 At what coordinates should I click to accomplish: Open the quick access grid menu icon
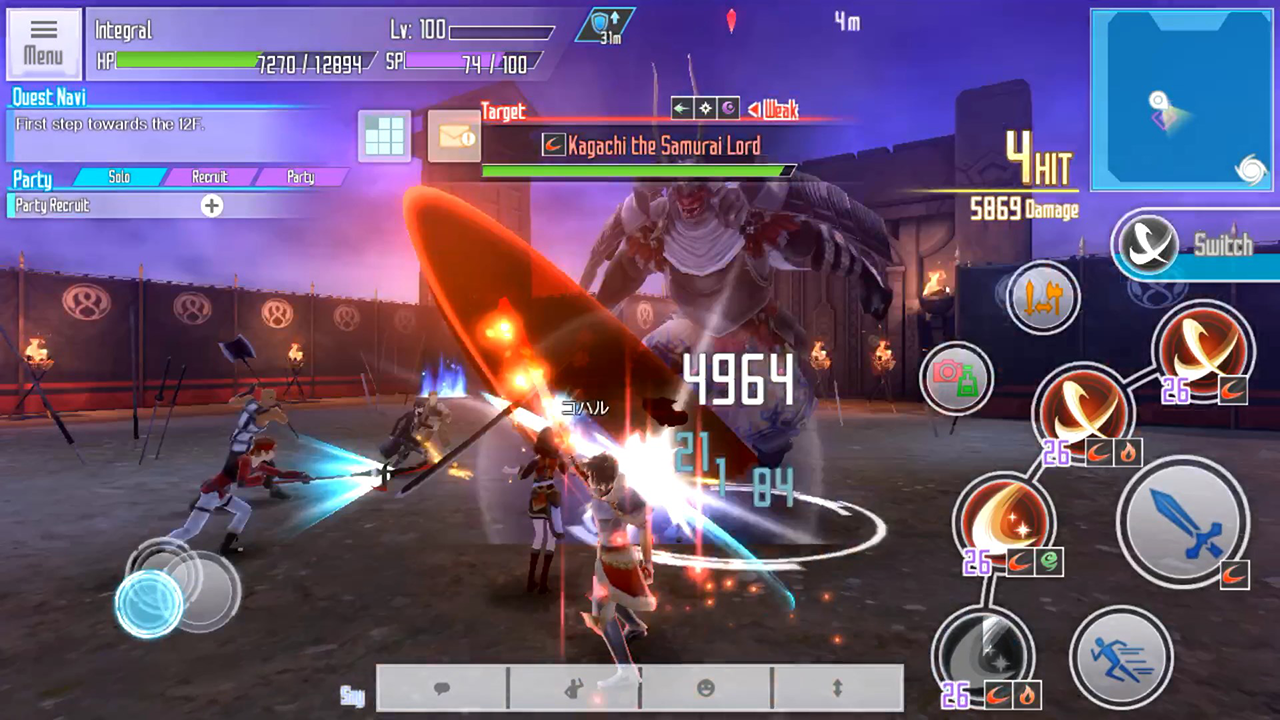coord(384,137)
